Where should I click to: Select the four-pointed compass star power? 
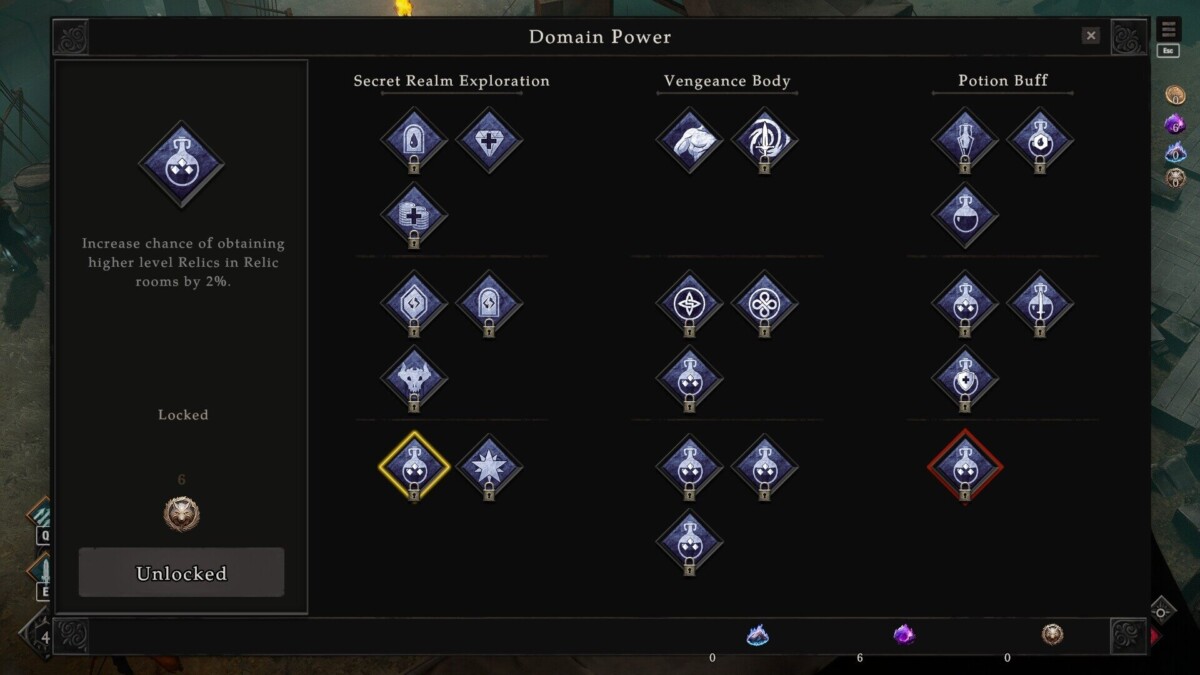pos(689,303)
